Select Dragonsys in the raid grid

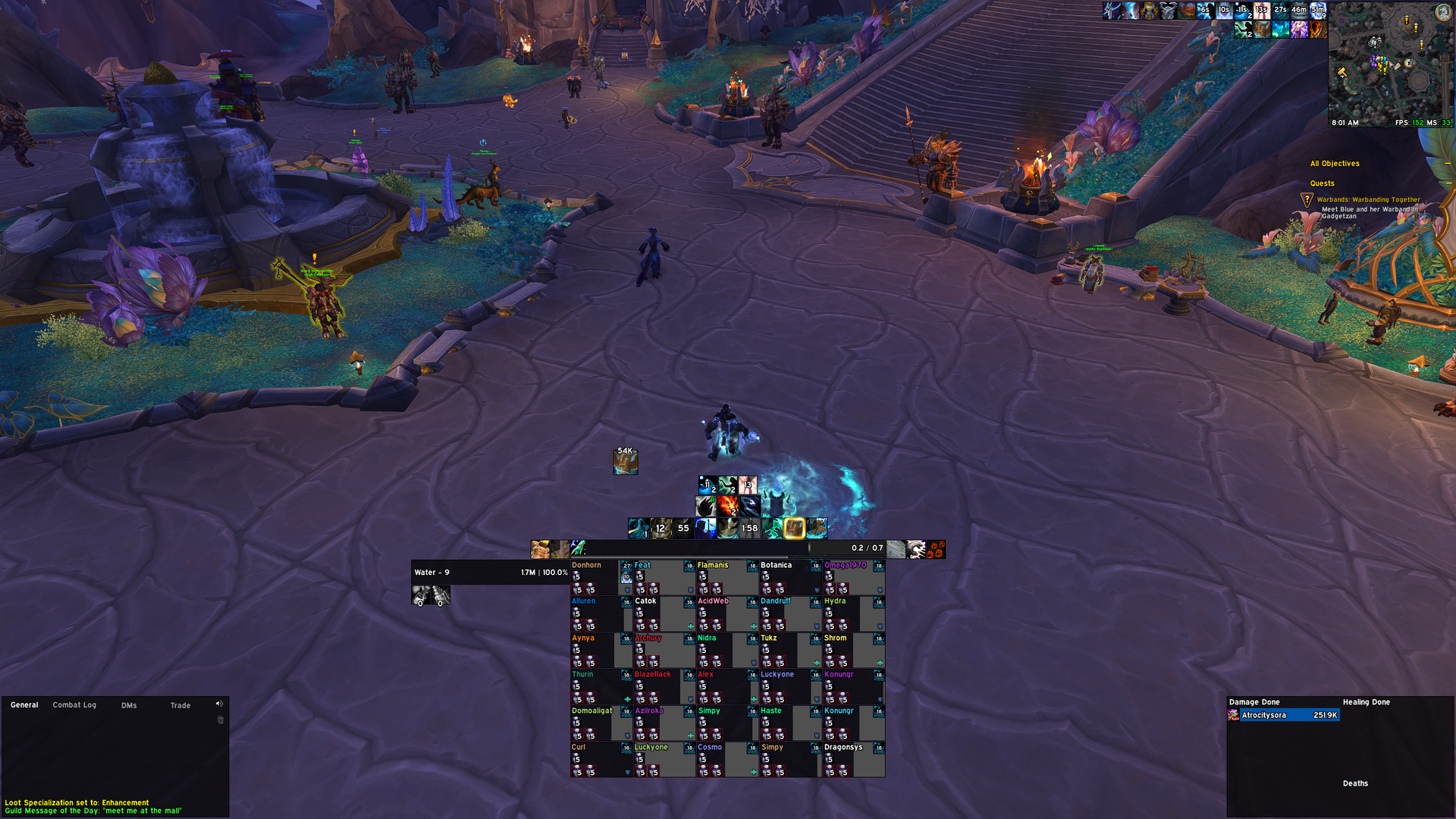click(x=849, y=760)
